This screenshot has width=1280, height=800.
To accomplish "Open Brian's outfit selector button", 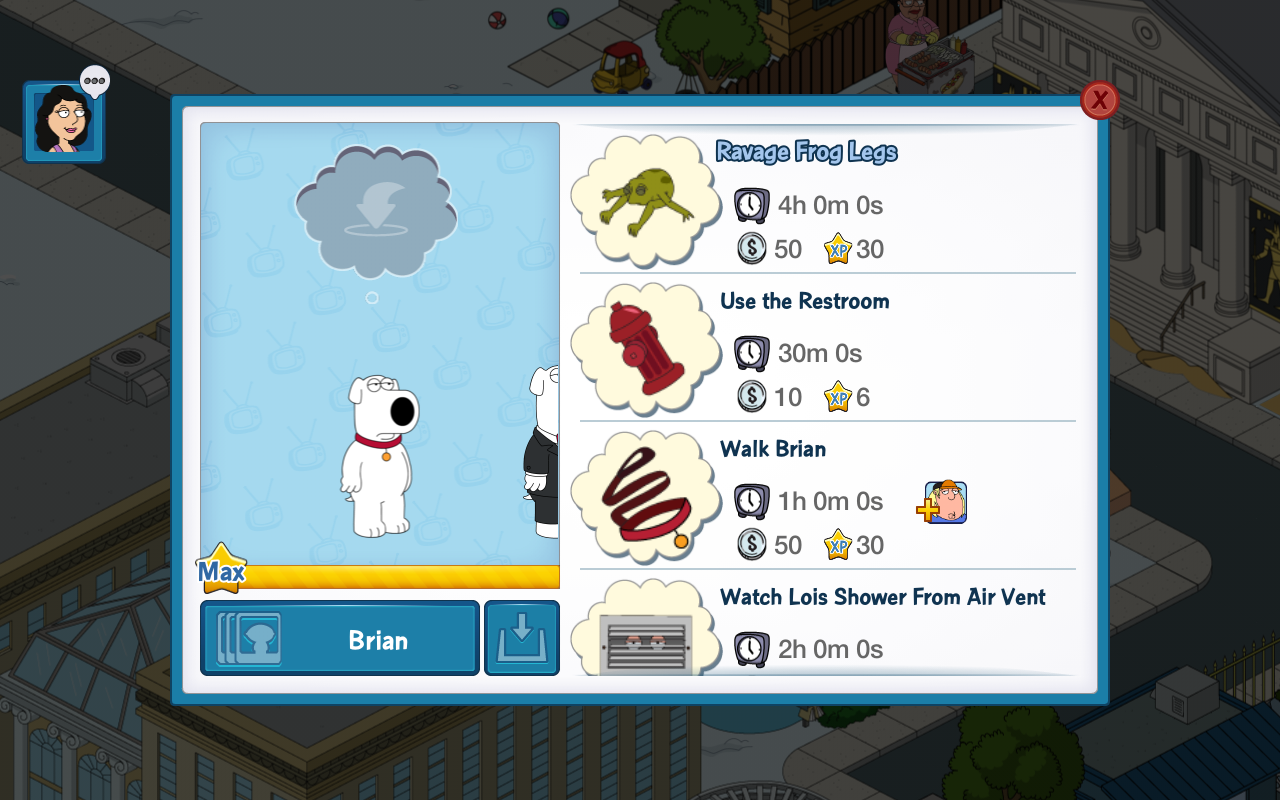I will (340, 638).
